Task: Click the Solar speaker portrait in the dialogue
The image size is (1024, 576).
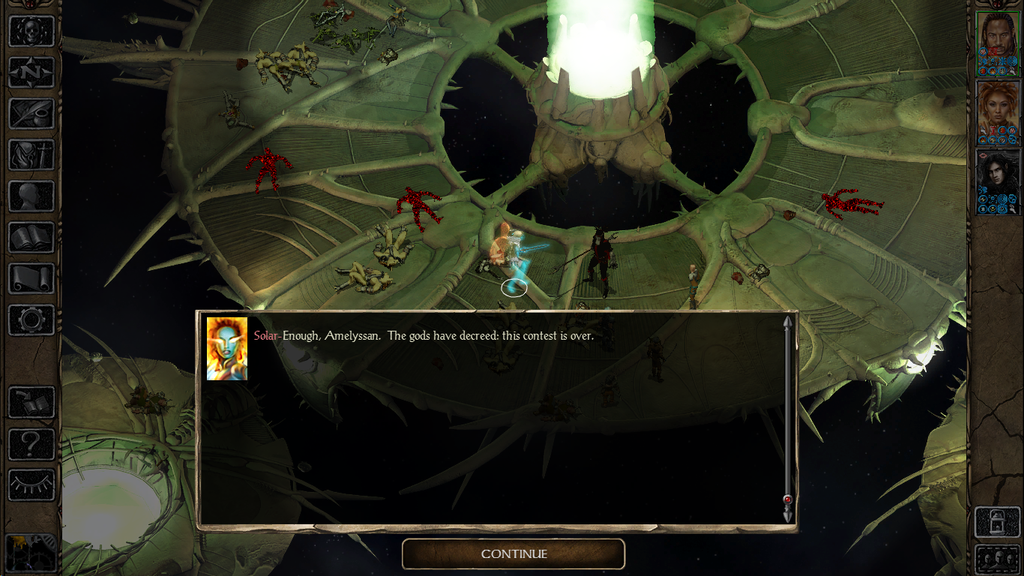Action: 227,349
